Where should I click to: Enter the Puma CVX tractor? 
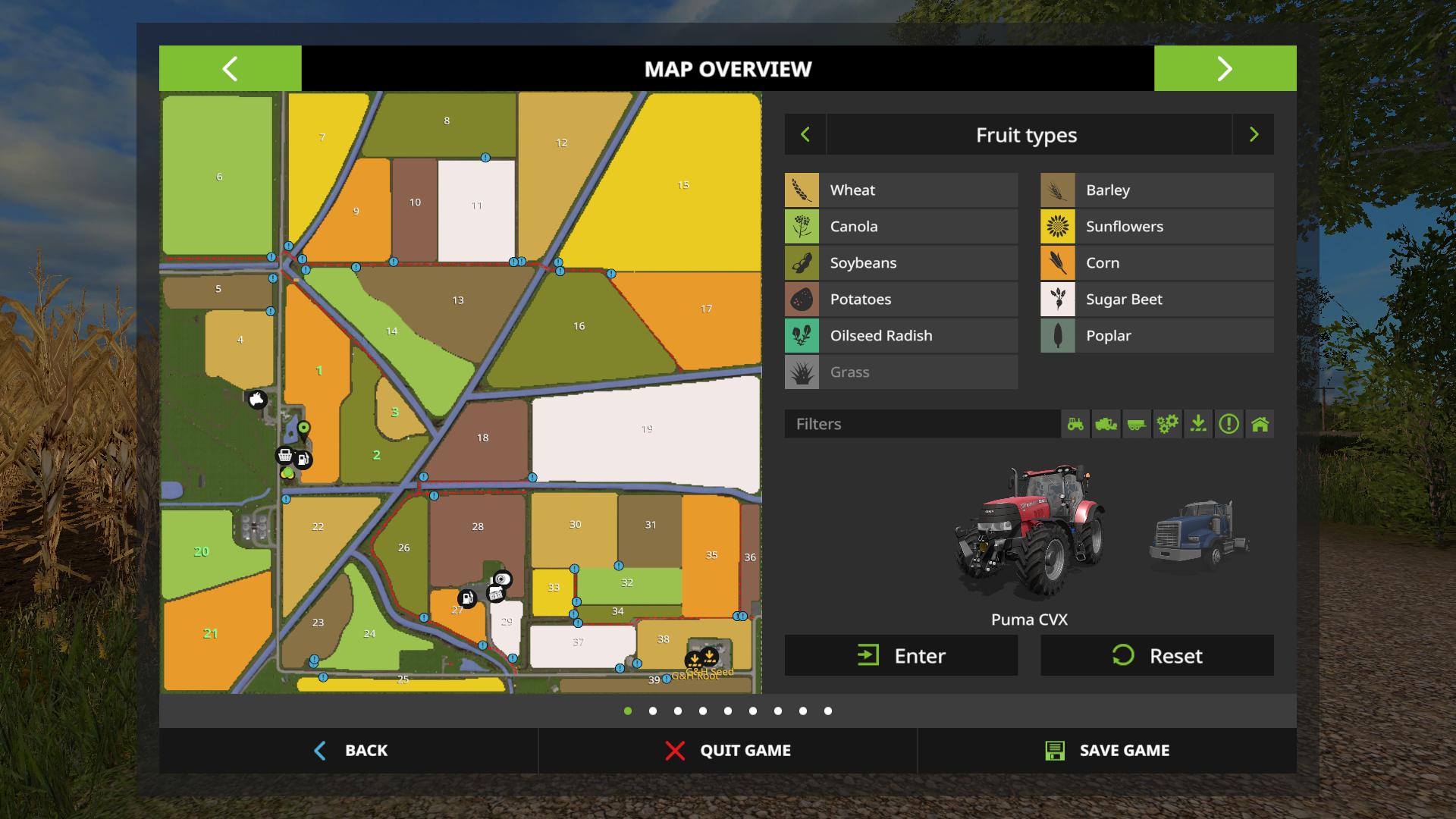(x=901, y=655)
